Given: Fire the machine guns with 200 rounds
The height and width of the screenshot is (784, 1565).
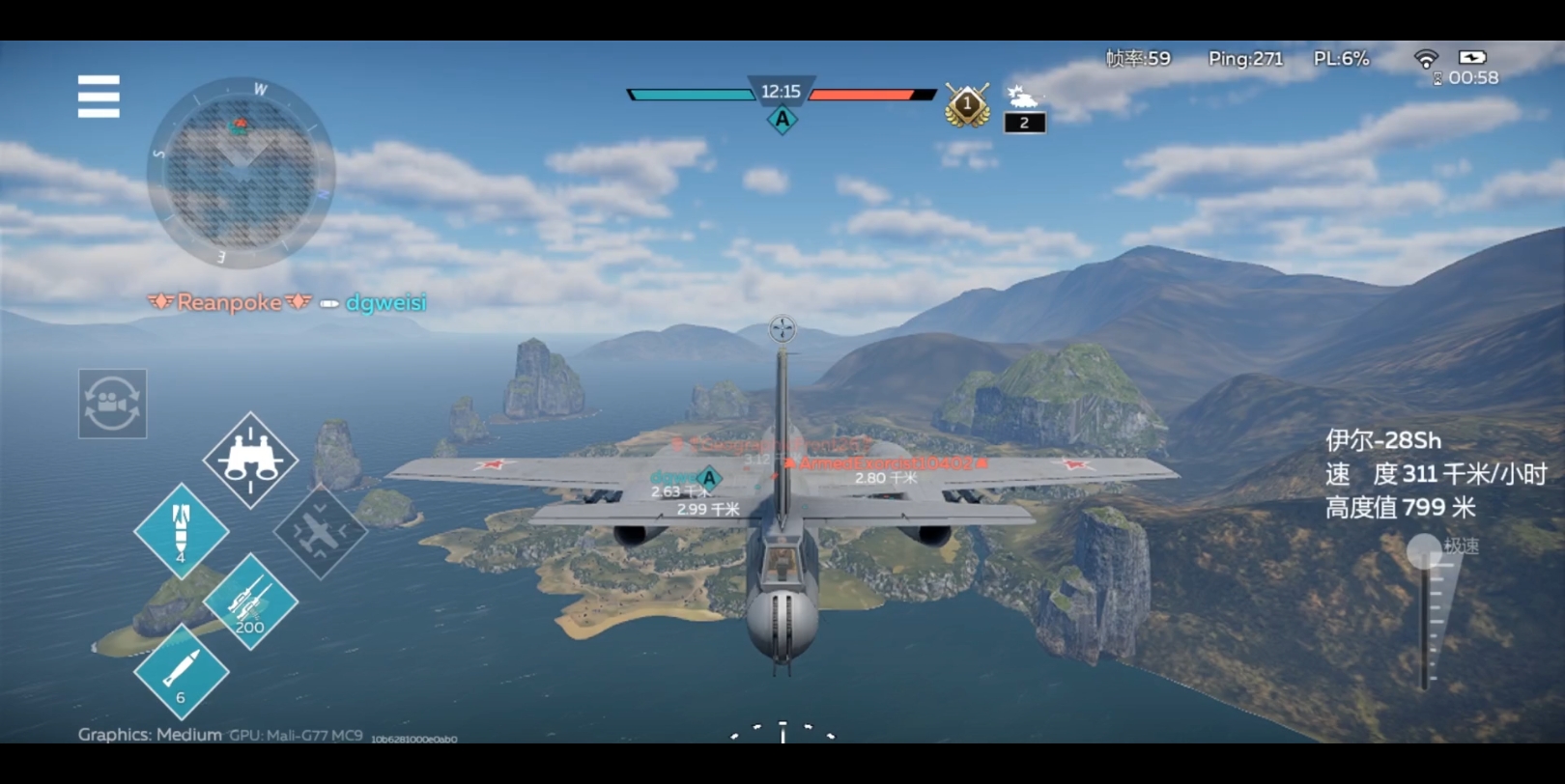Looking at the screenshot, I should coord(250,602).
